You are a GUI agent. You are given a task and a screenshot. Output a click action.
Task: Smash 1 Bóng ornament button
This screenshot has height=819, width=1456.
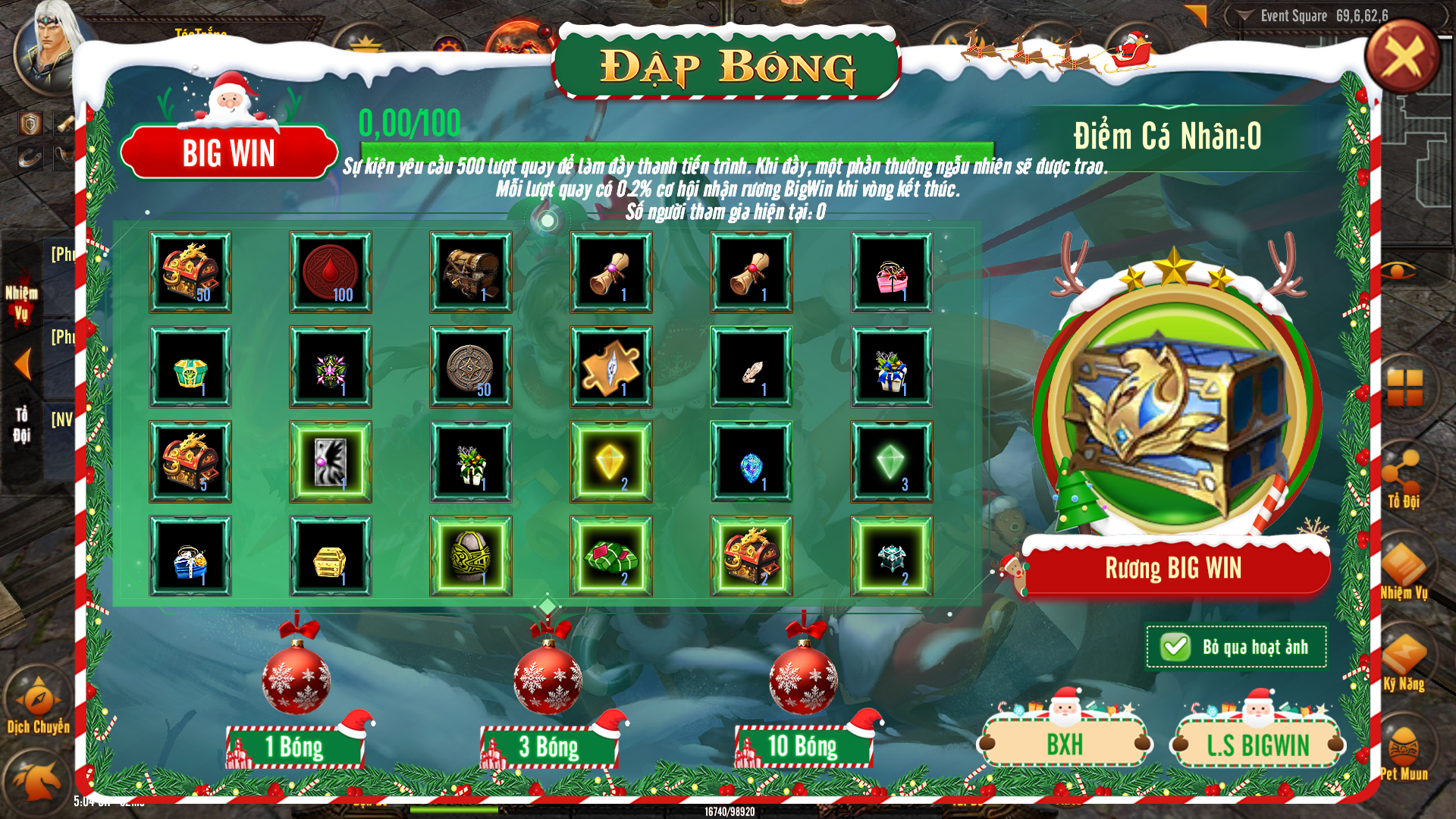[296, 746]
